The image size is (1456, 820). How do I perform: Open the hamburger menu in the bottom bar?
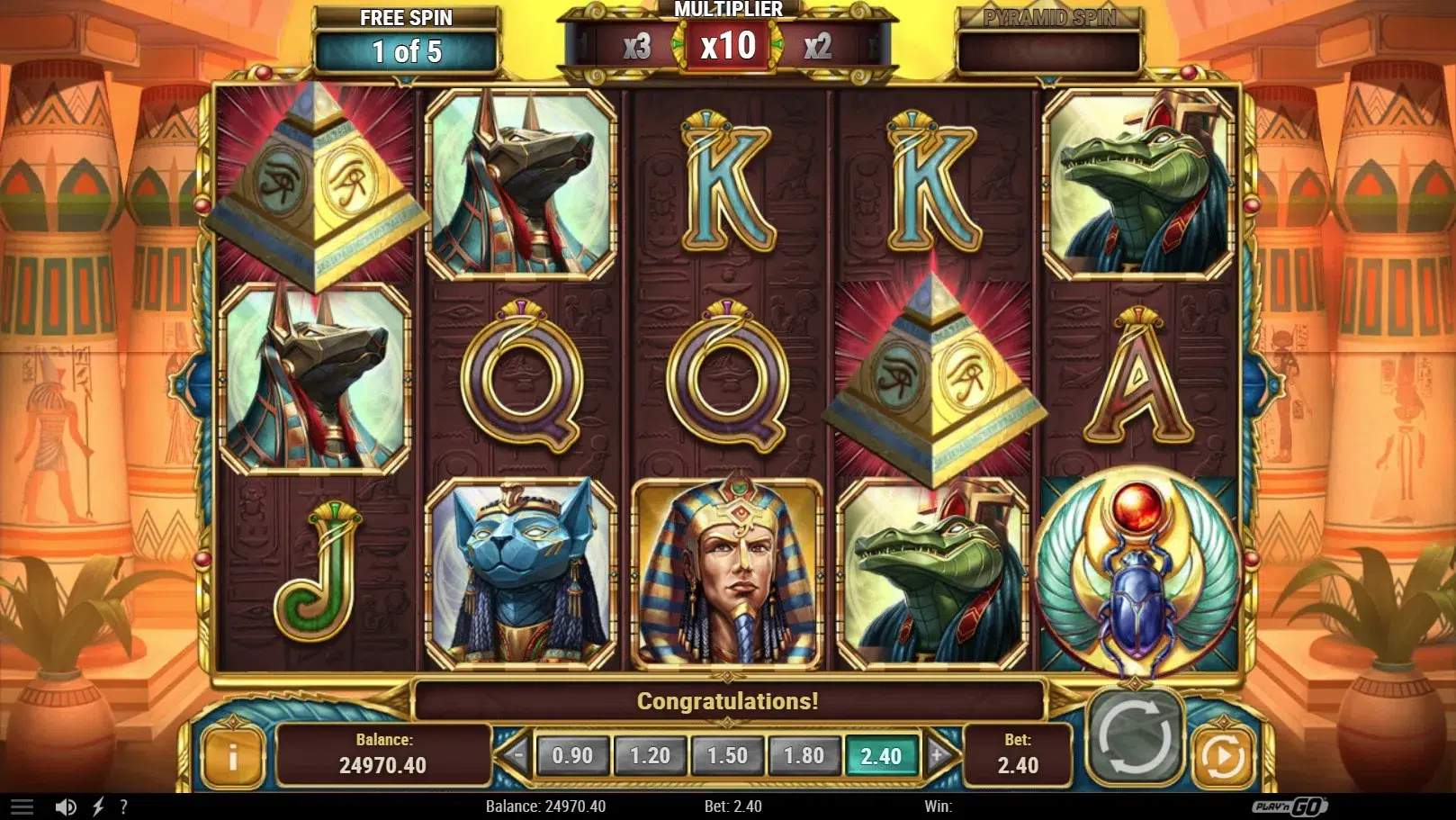tap(22, 806)
